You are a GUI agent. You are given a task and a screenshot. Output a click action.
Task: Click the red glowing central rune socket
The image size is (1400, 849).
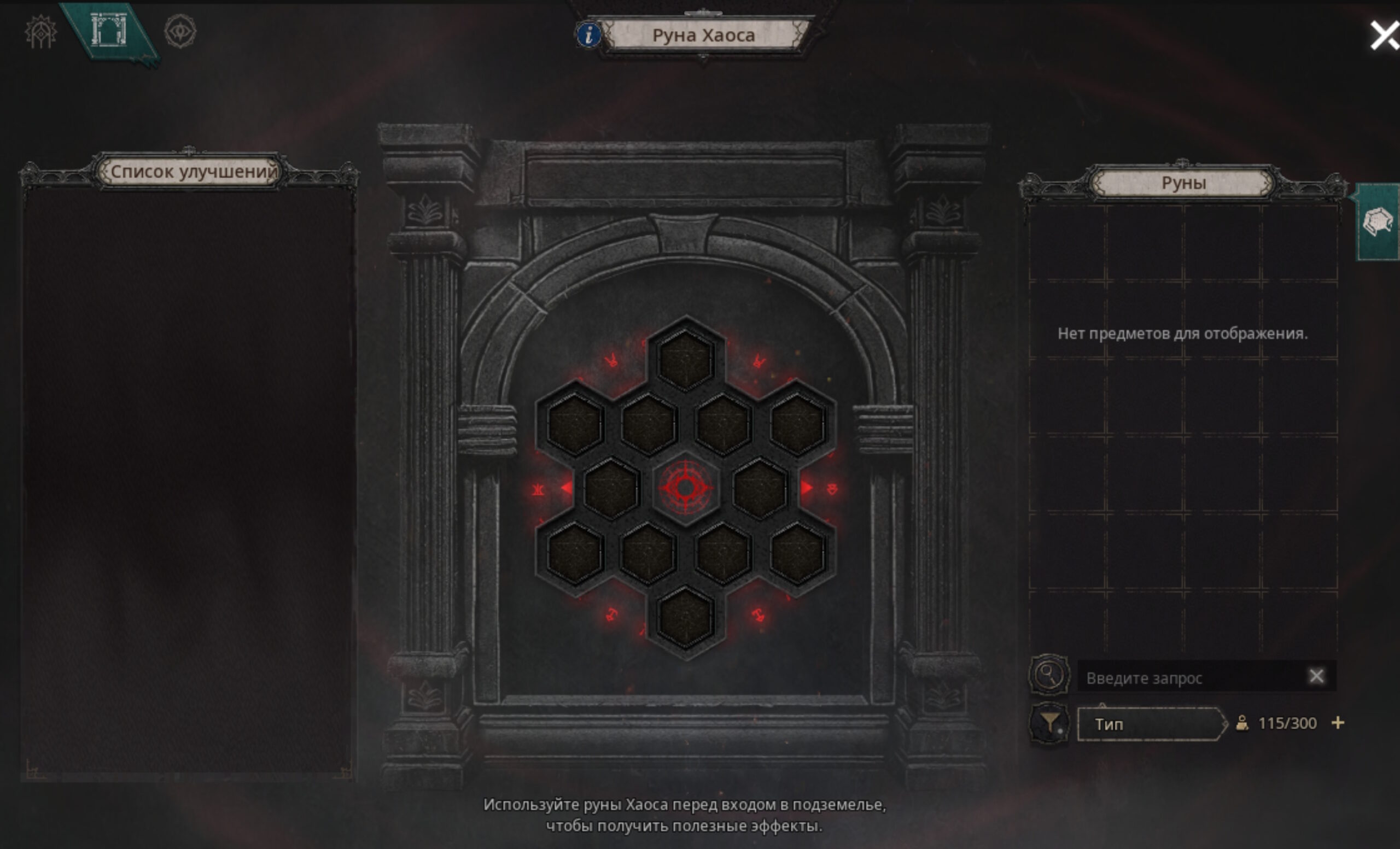[685, 487]
